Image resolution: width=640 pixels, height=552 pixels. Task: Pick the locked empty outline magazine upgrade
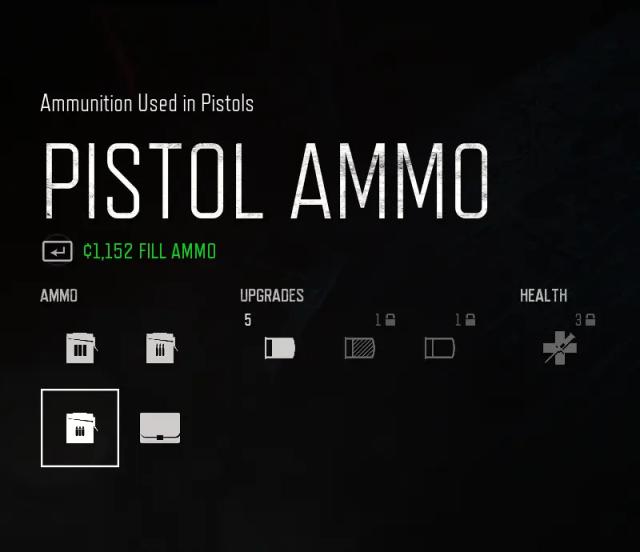(440, 348)
